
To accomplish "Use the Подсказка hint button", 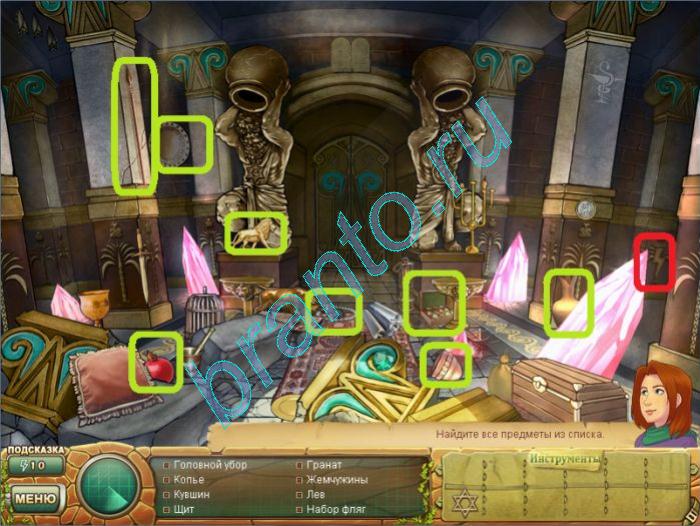I will coord(35,464).
